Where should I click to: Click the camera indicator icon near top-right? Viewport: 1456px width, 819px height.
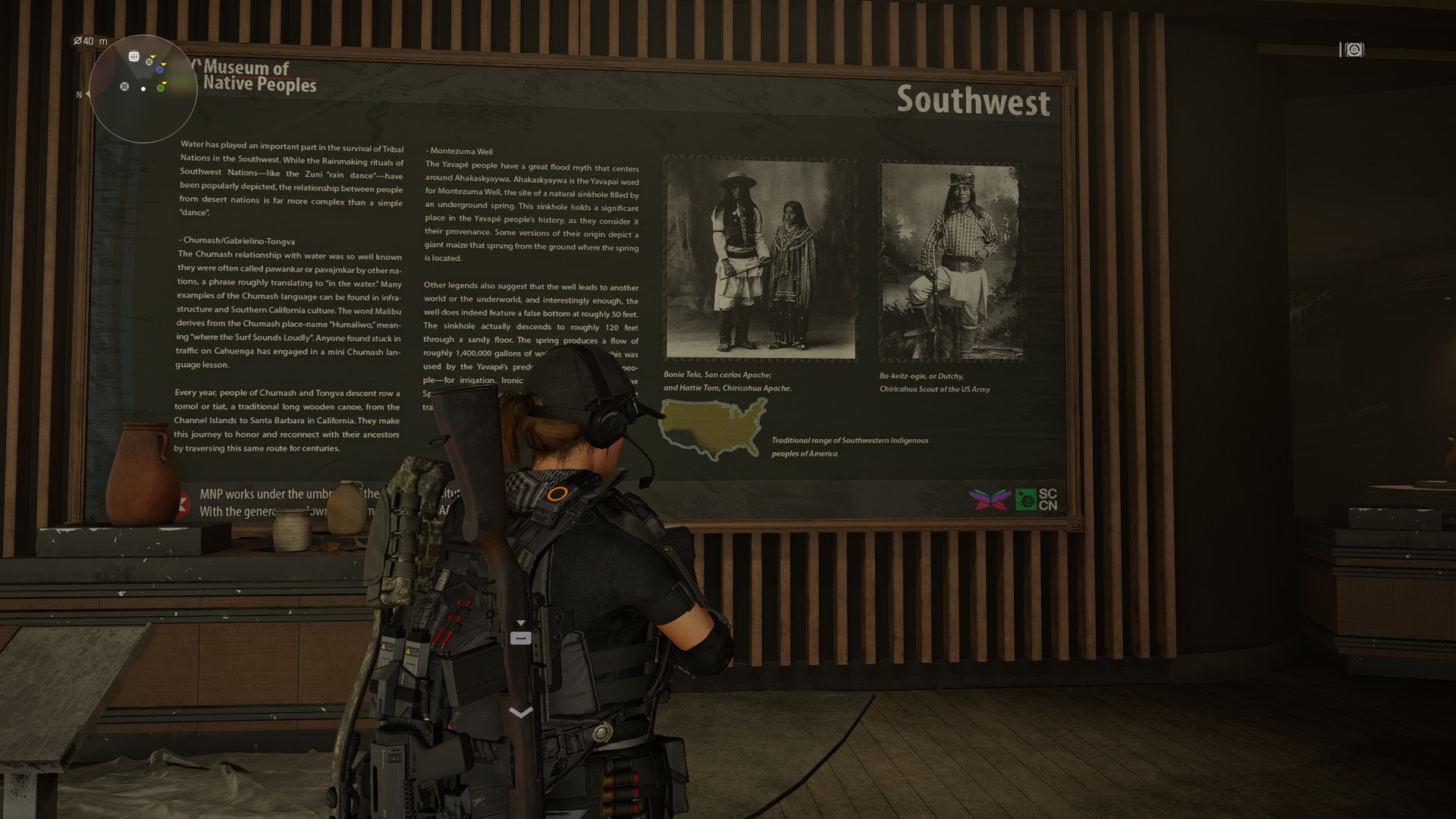tap(1353, 50)
